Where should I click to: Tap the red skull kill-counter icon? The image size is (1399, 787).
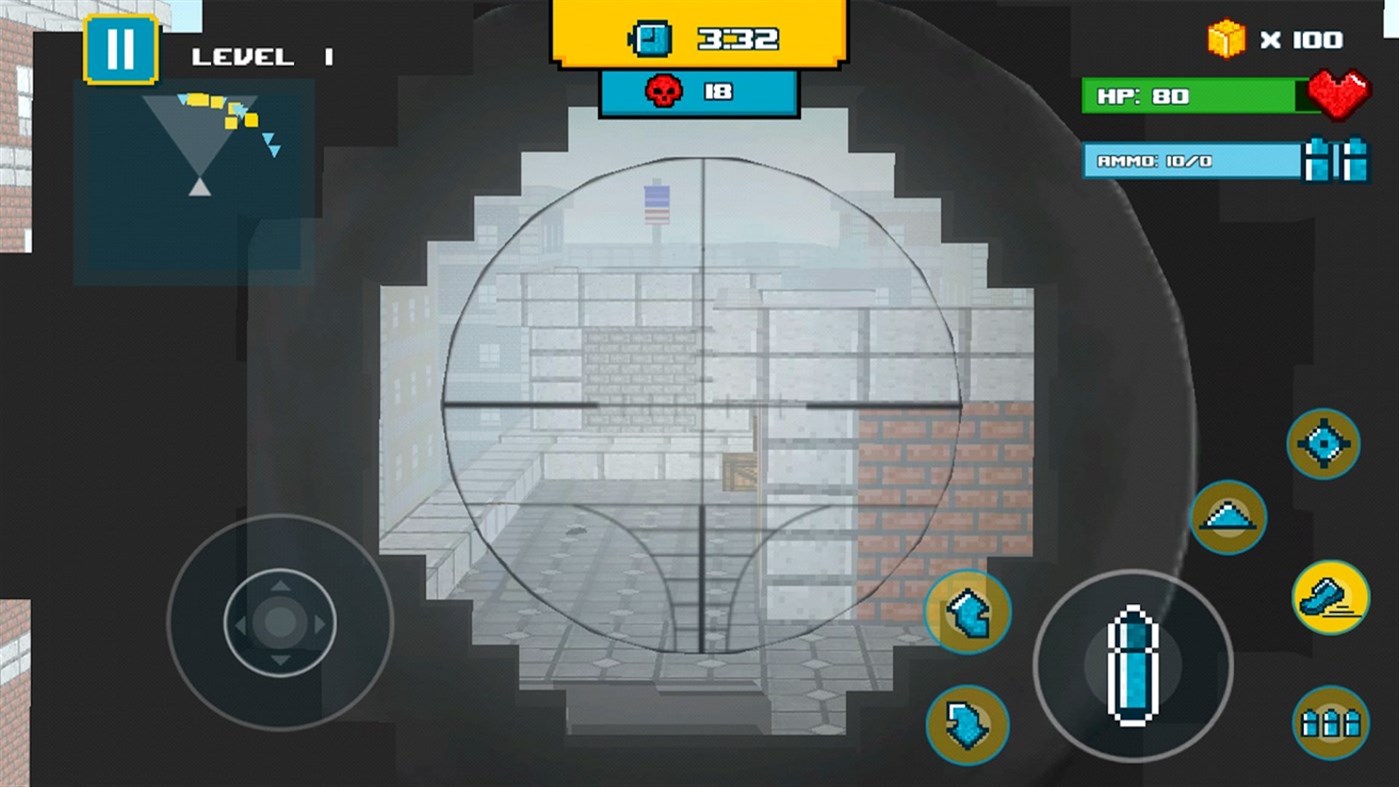(664, 89)
